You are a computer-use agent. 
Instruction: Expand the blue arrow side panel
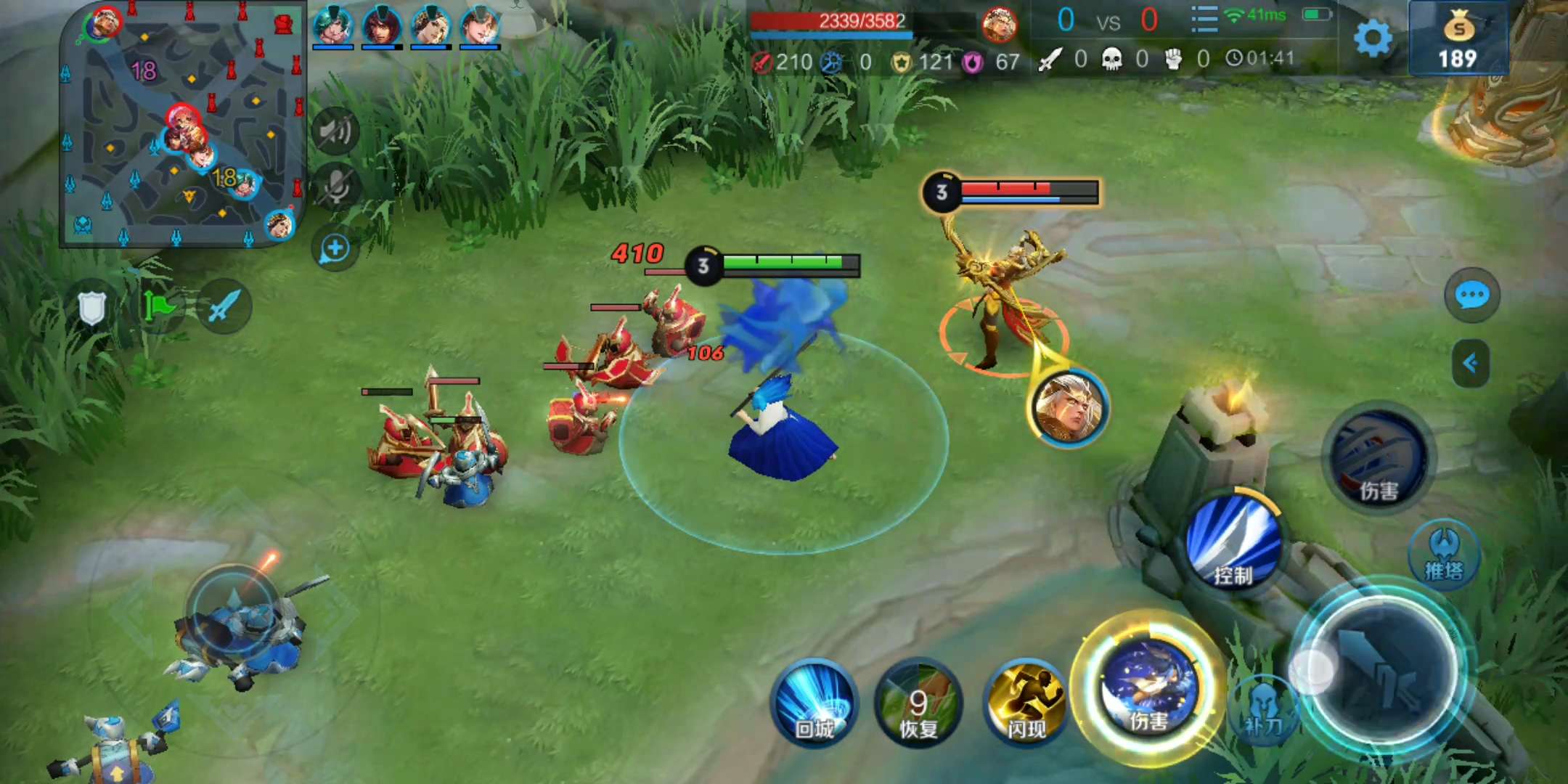pos(1471,363)
